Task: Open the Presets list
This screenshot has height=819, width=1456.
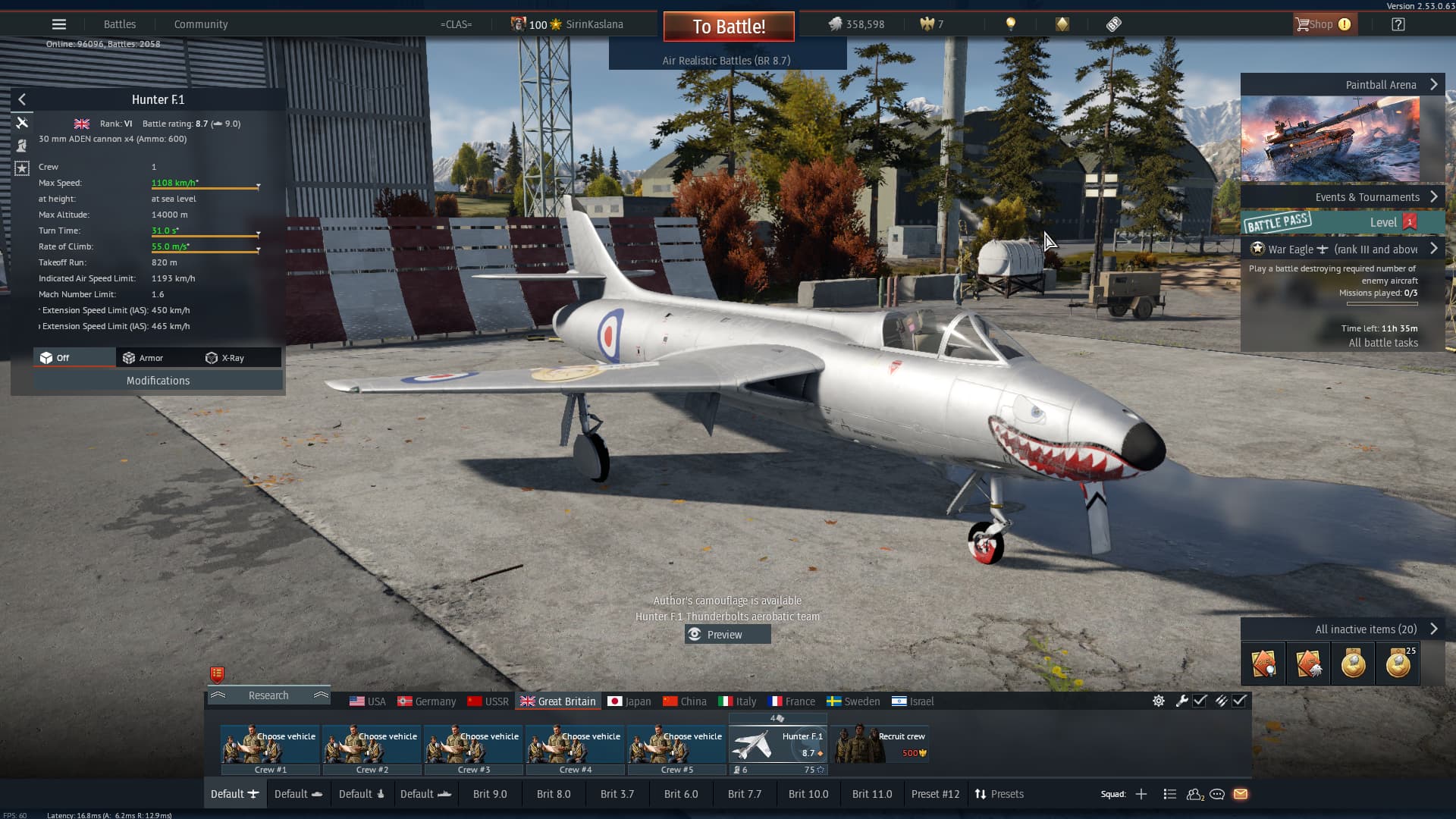Action: tap(999, 794)
